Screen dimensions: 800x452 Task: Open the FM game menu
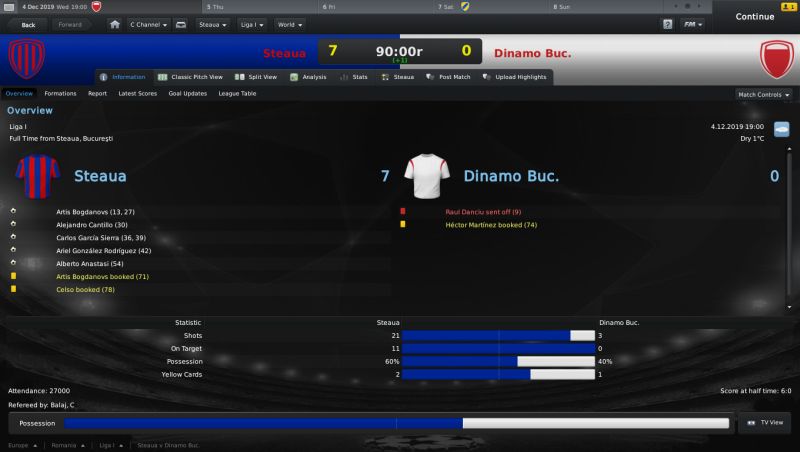click(x=692, y=23)
